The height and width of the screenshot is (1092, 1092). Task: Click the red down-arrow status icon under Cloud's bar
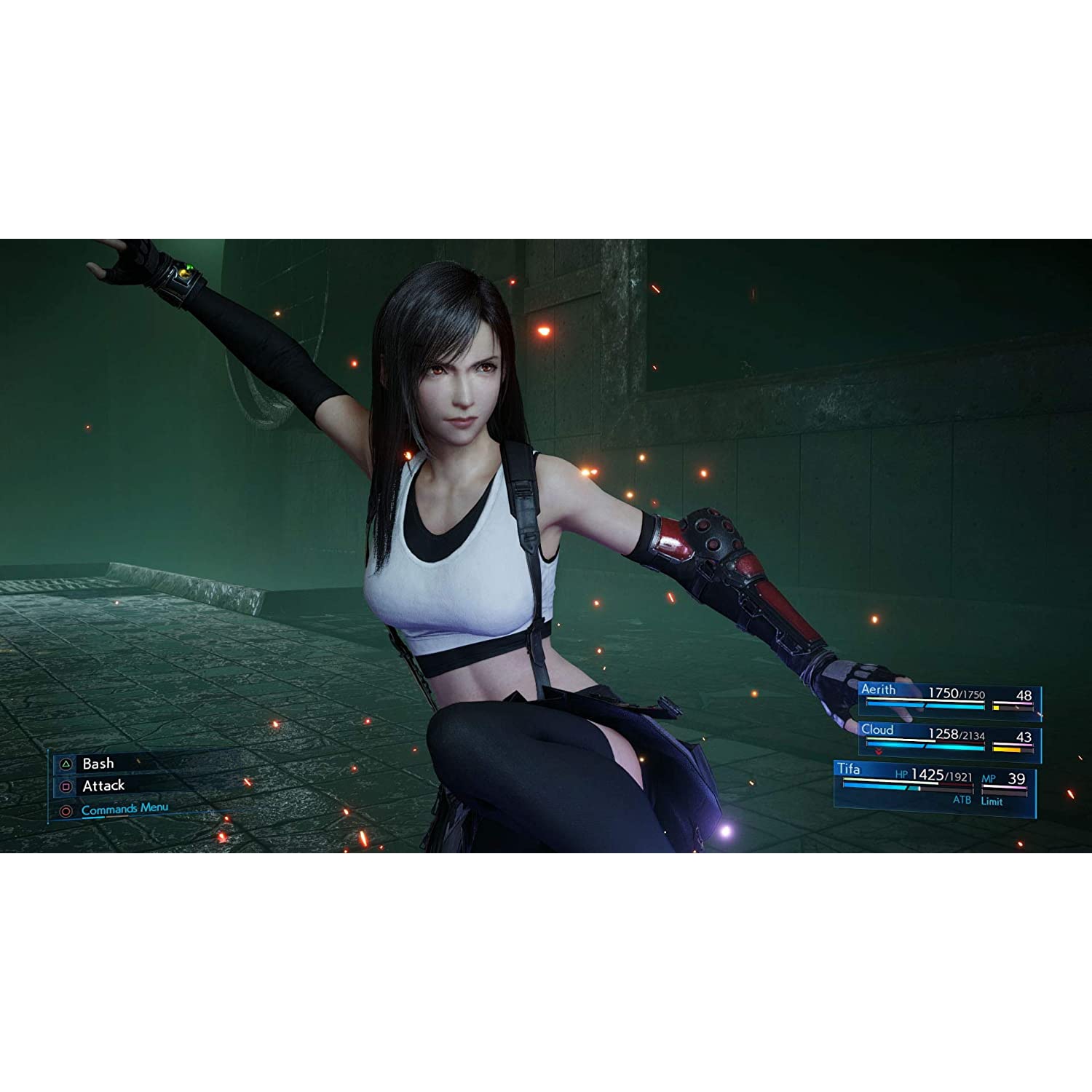pos(879,751)
